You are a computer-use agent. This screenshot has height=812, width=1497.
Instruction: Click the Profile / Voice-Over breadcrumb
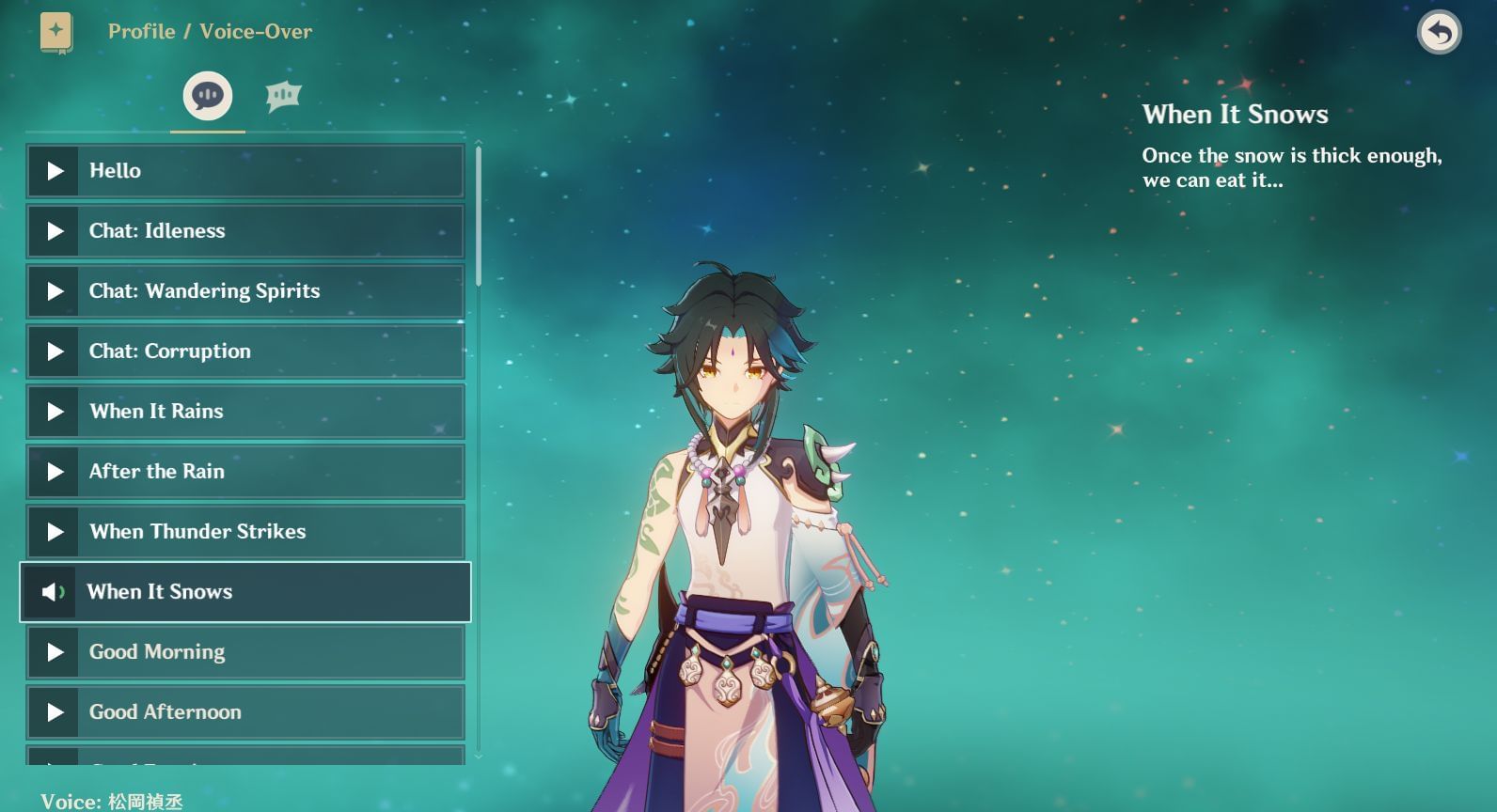click(209, 31)
